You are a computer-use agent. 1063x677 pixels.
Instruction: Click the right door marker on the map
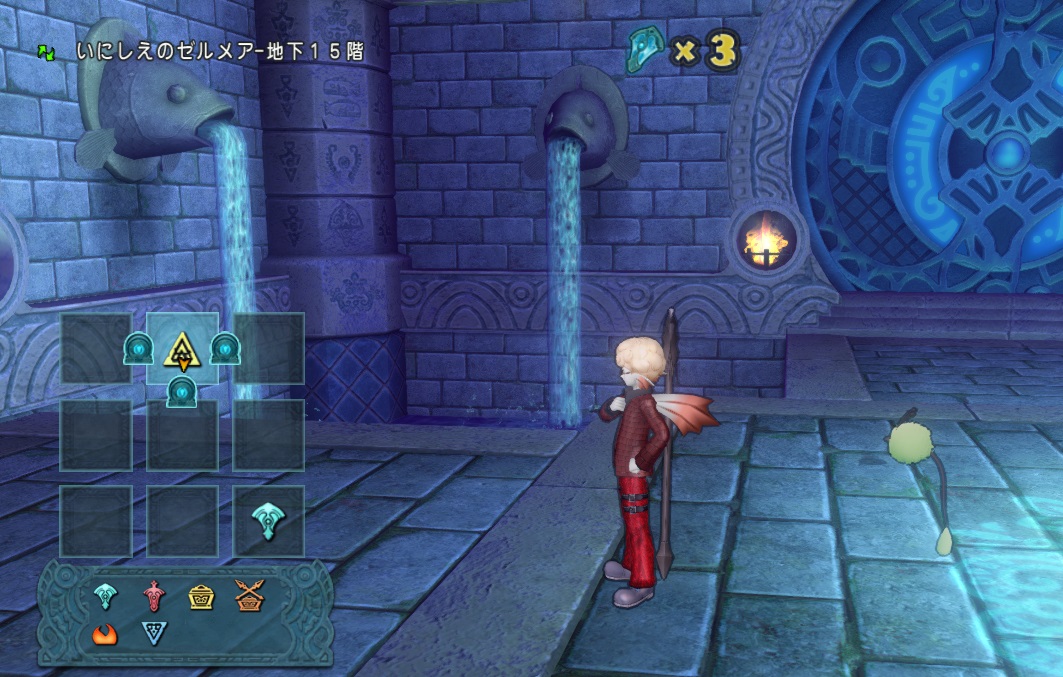(225, 348)
